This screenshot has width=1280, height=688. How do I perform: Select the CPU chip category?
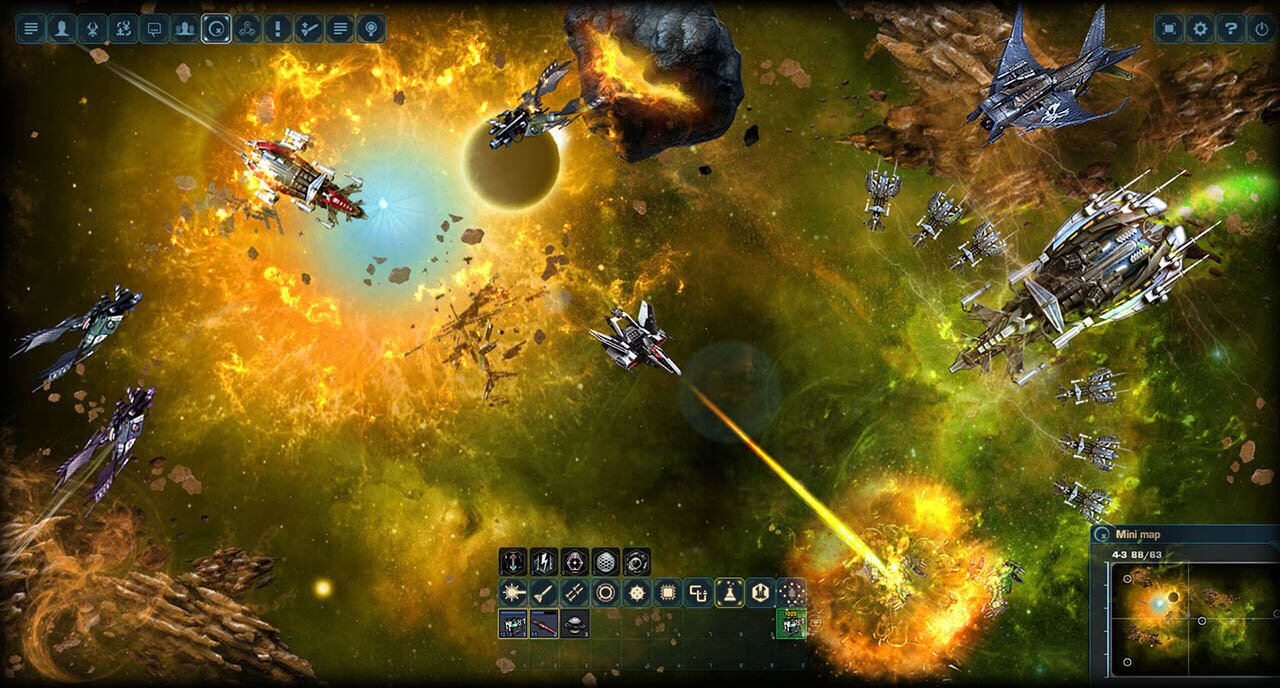(668, 593)
